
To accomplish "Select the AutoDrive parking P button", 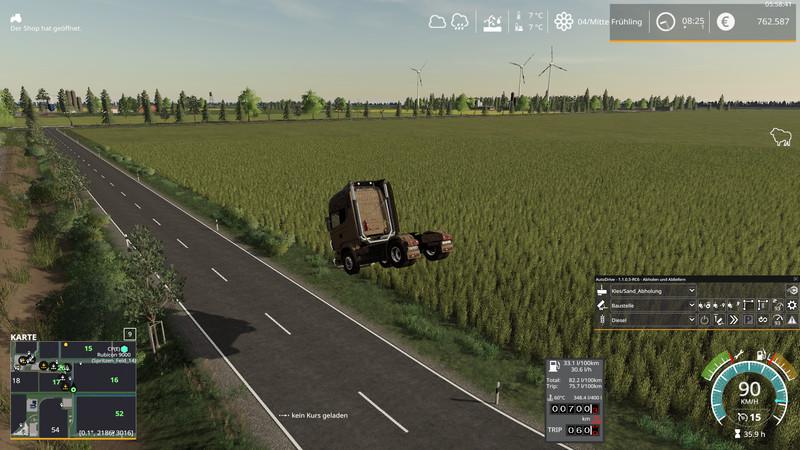I will [x=747, y=320].
